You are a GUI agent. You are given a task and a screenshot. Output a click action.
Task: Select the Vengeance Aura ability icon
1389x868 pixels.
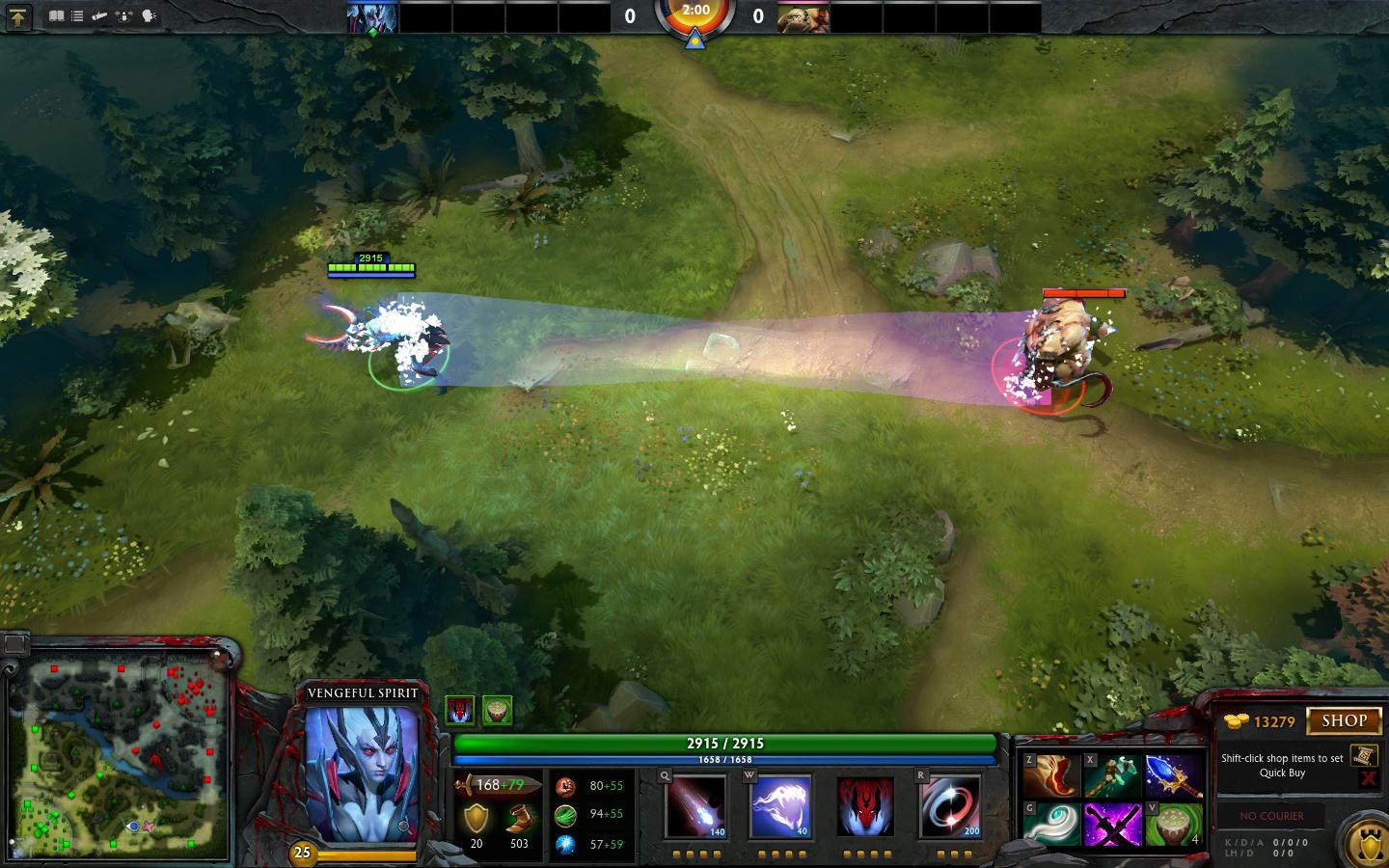tap(865, 806)
